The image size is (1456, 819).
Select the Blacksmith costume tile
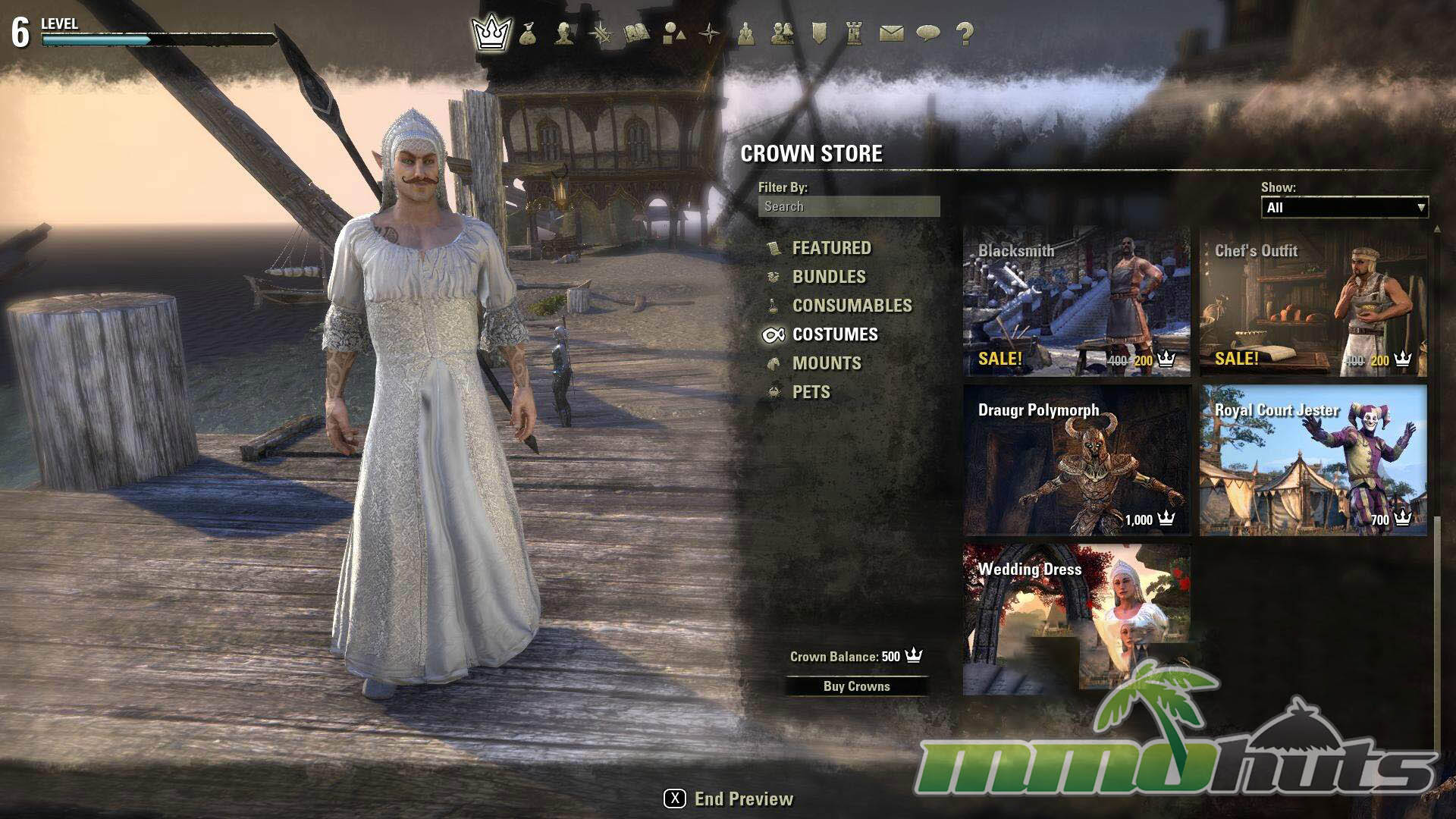(1076, 303)
